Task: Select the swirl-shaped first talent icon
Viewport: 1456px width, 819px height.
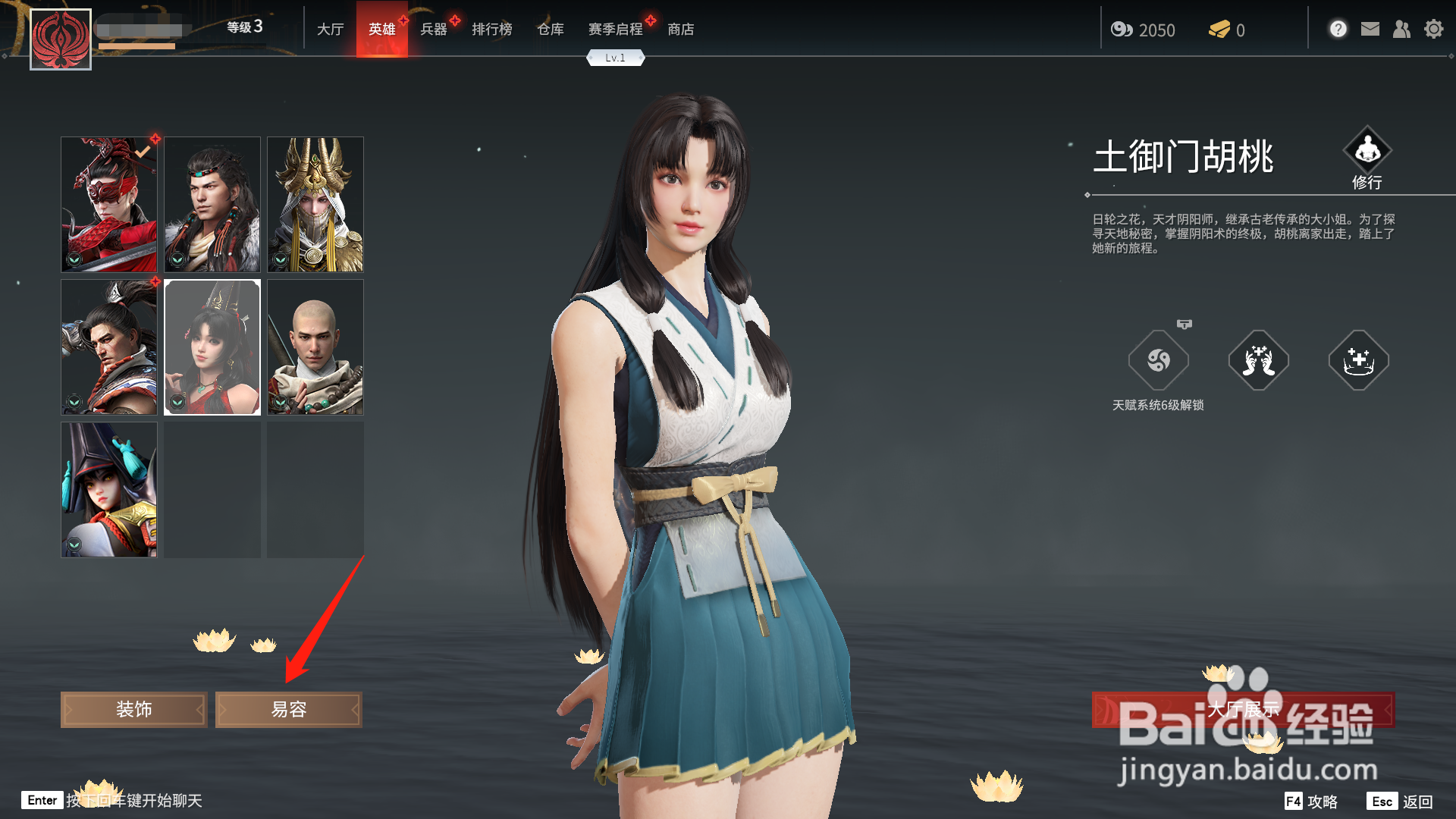Action: (1159, 362)
